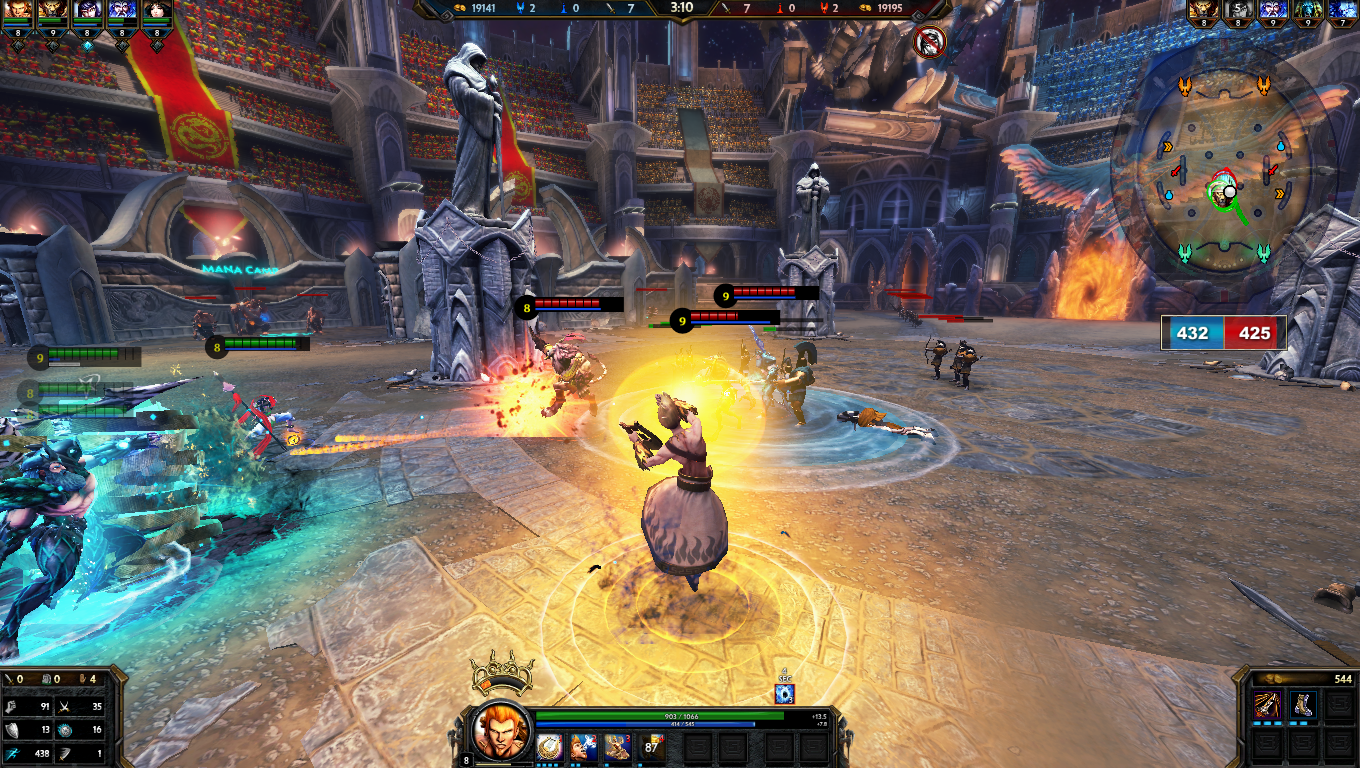1360x768 pixels.
Task: Activate the So Beautiful lyre ability
Action: 549,747
